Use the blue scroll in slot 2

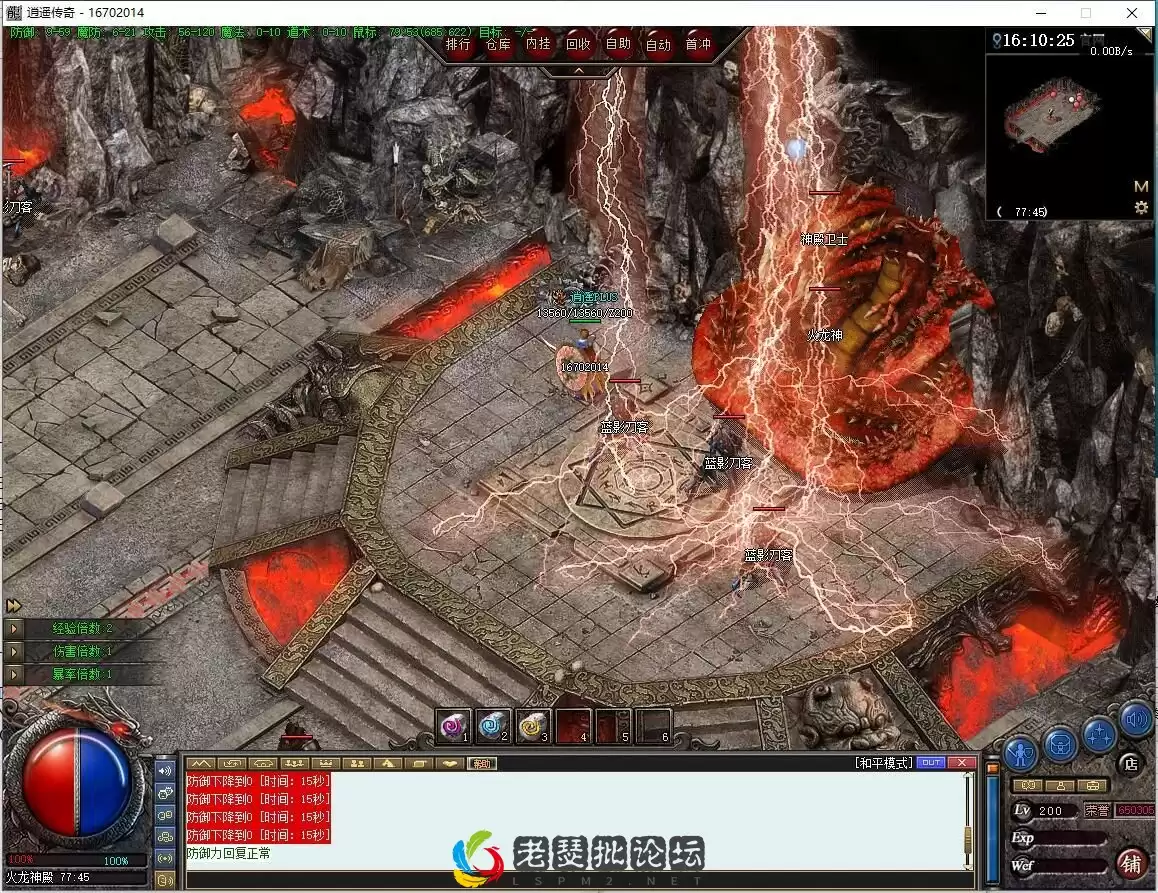pyautogui.click(x=493, y=725)
